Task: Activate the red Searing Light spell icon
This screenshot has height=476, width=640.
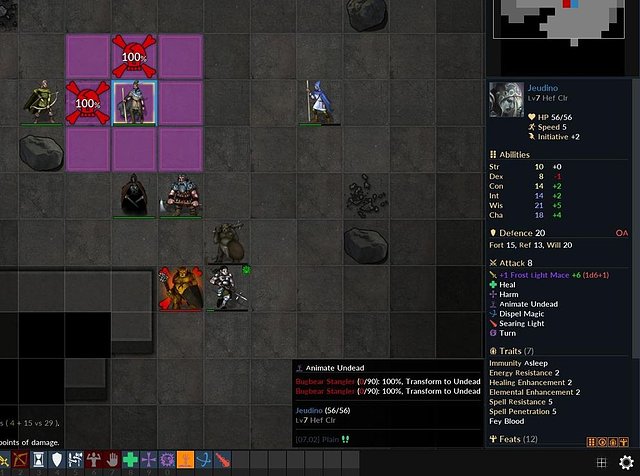Action: tap(222, 460)
